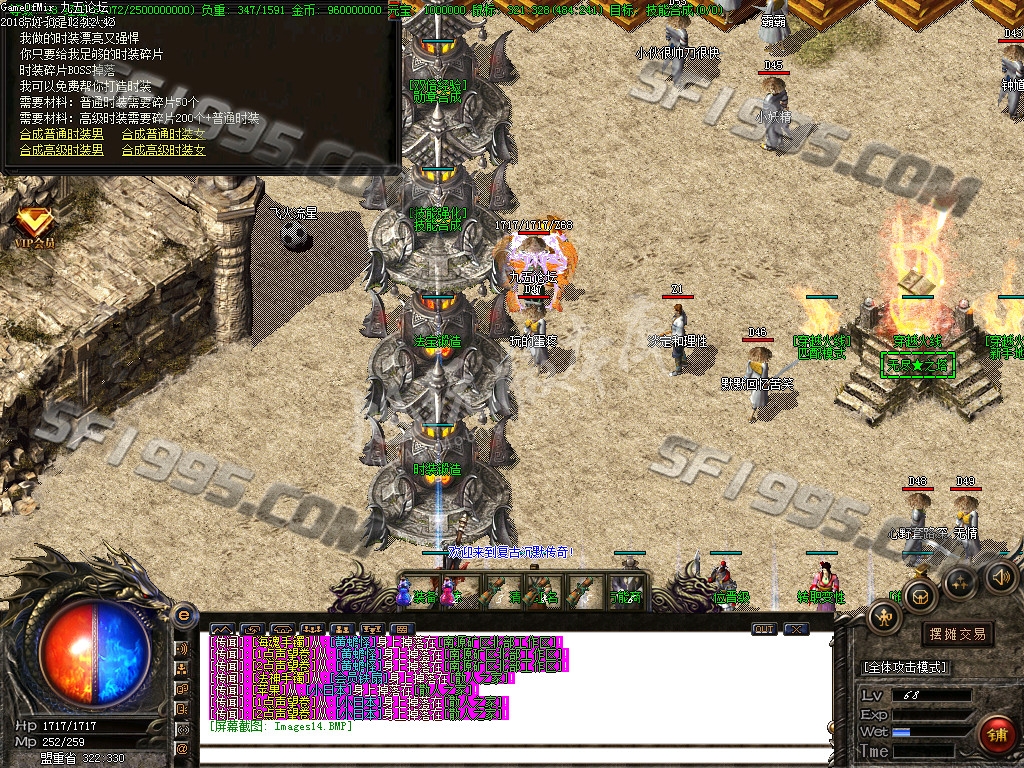
Task: Choose 合成普通时装男 dialogue option
Action: tap(61, 134)
